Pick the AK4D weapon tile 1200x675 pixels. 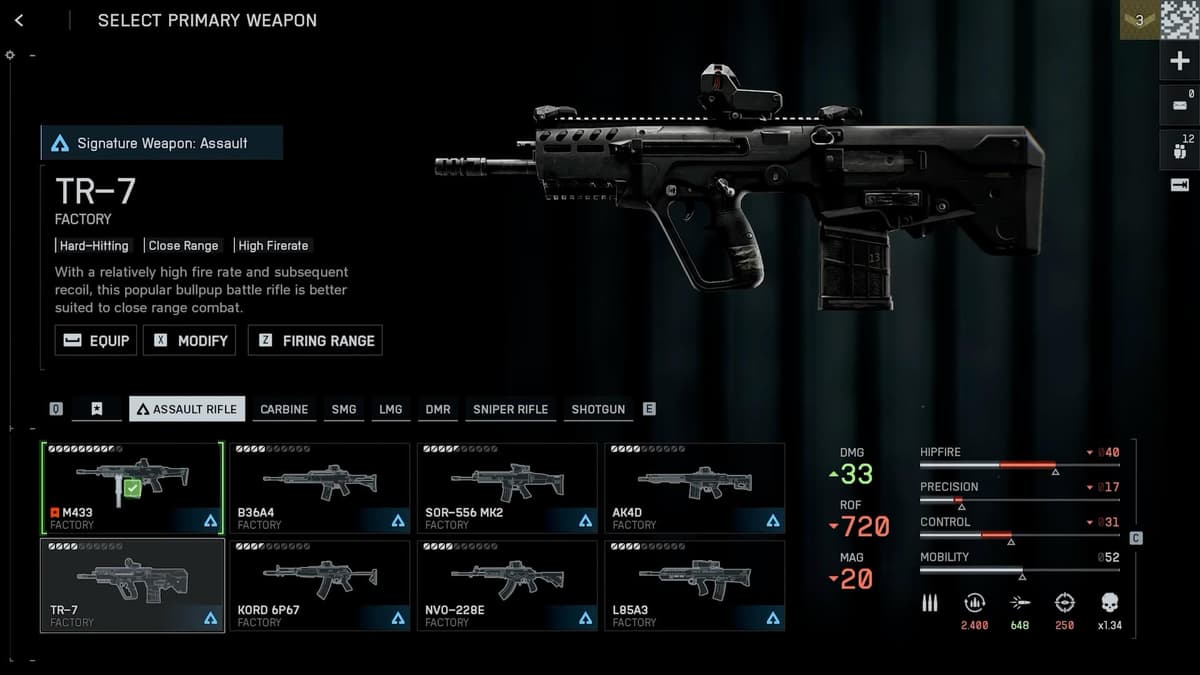[x=694, y=488]
